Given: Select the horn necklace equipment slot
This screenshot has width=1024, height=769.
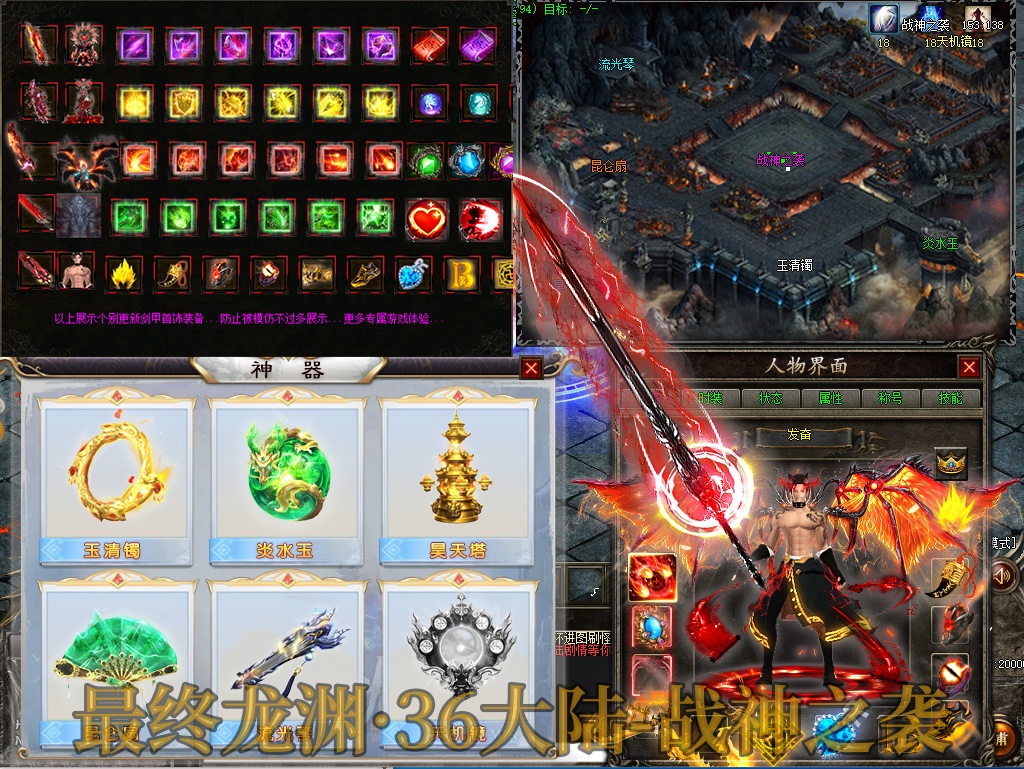Looking at the screenshot, I should pos(950,577).
